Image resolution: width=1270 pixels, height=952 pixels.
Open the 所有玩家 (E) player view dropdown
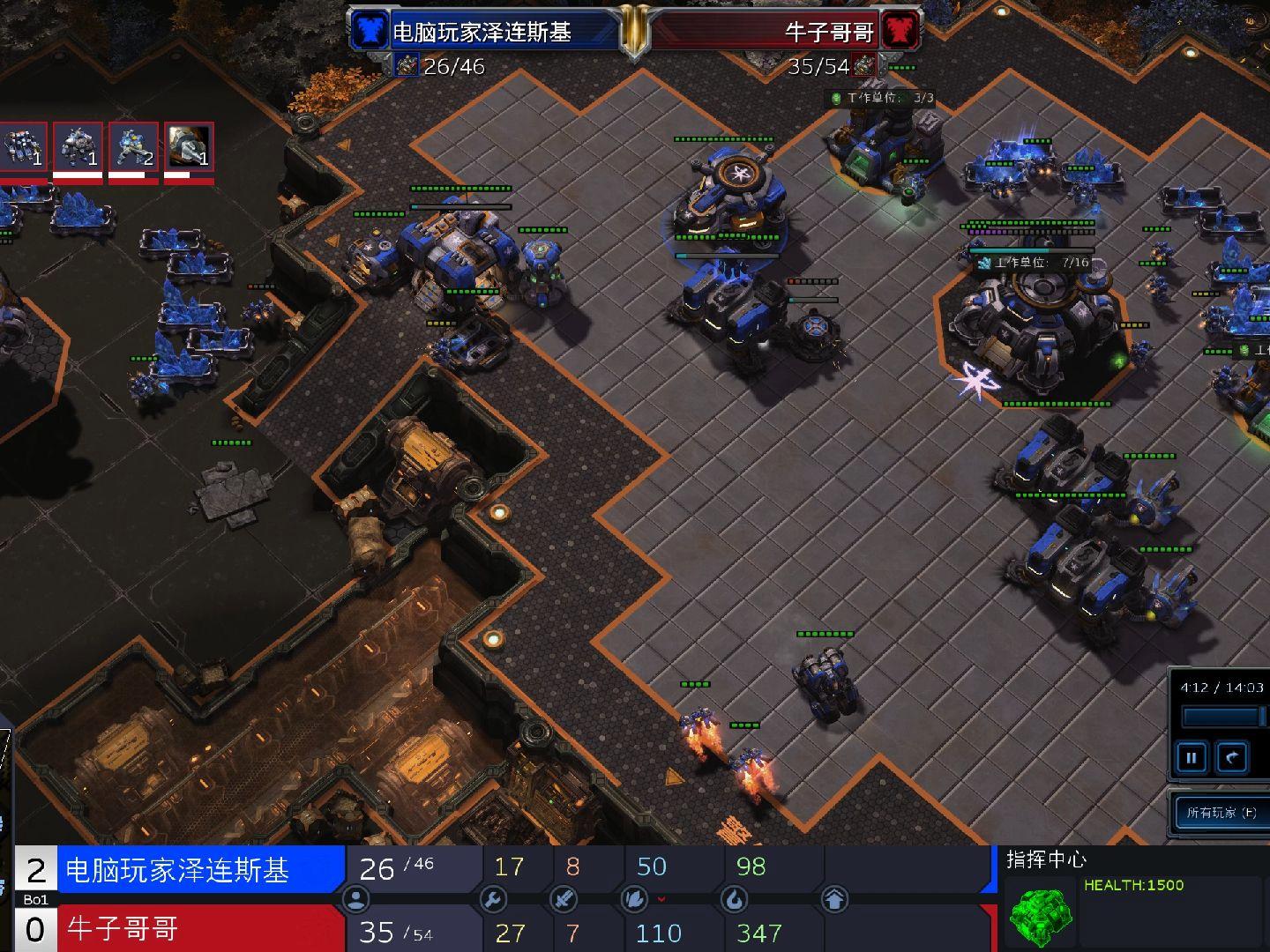(x=1221, y=812)
